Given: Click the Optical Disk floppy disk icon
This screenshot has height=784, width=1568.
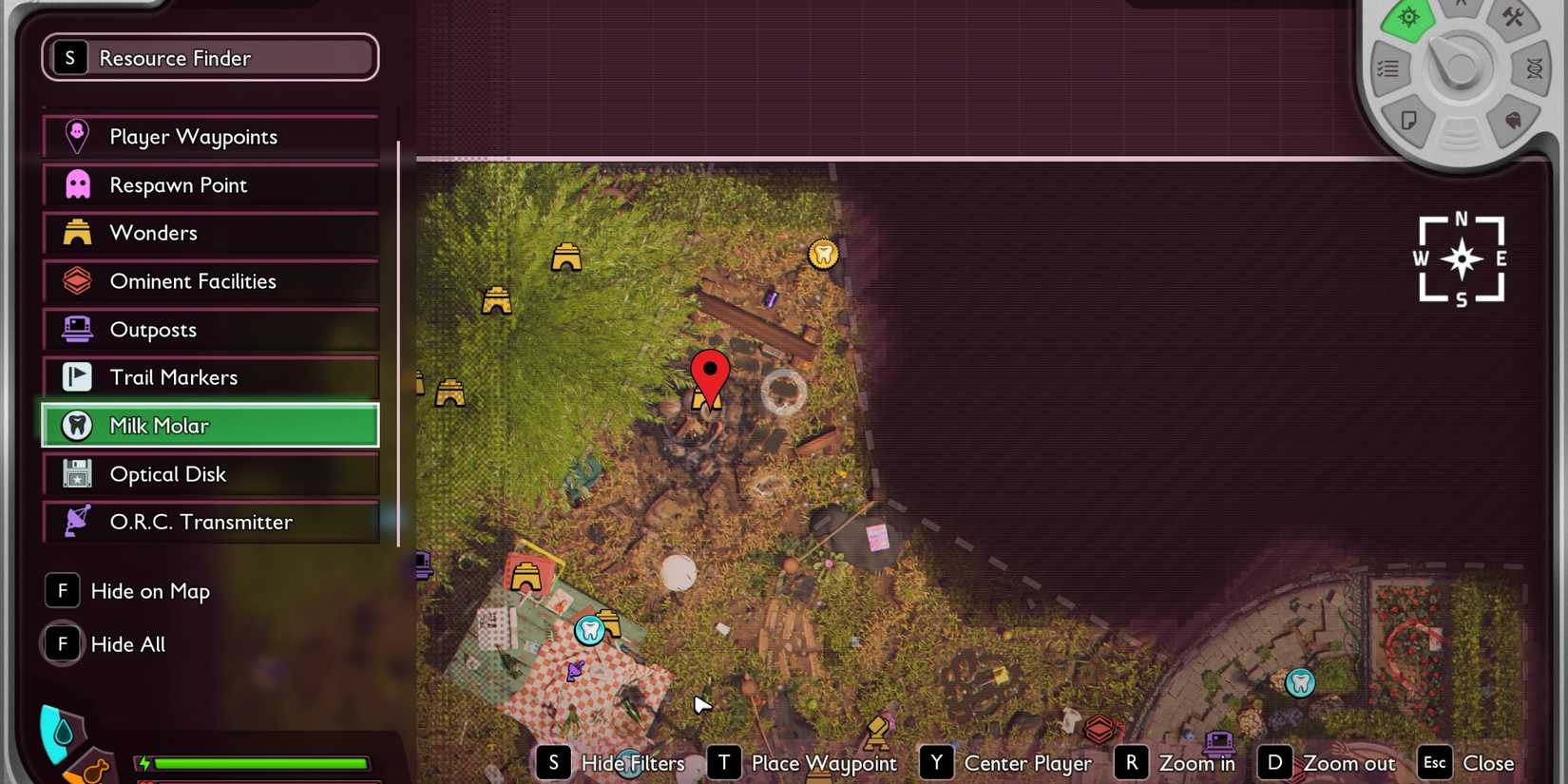Looking at the screenshot, I should (x=76, y=473).
